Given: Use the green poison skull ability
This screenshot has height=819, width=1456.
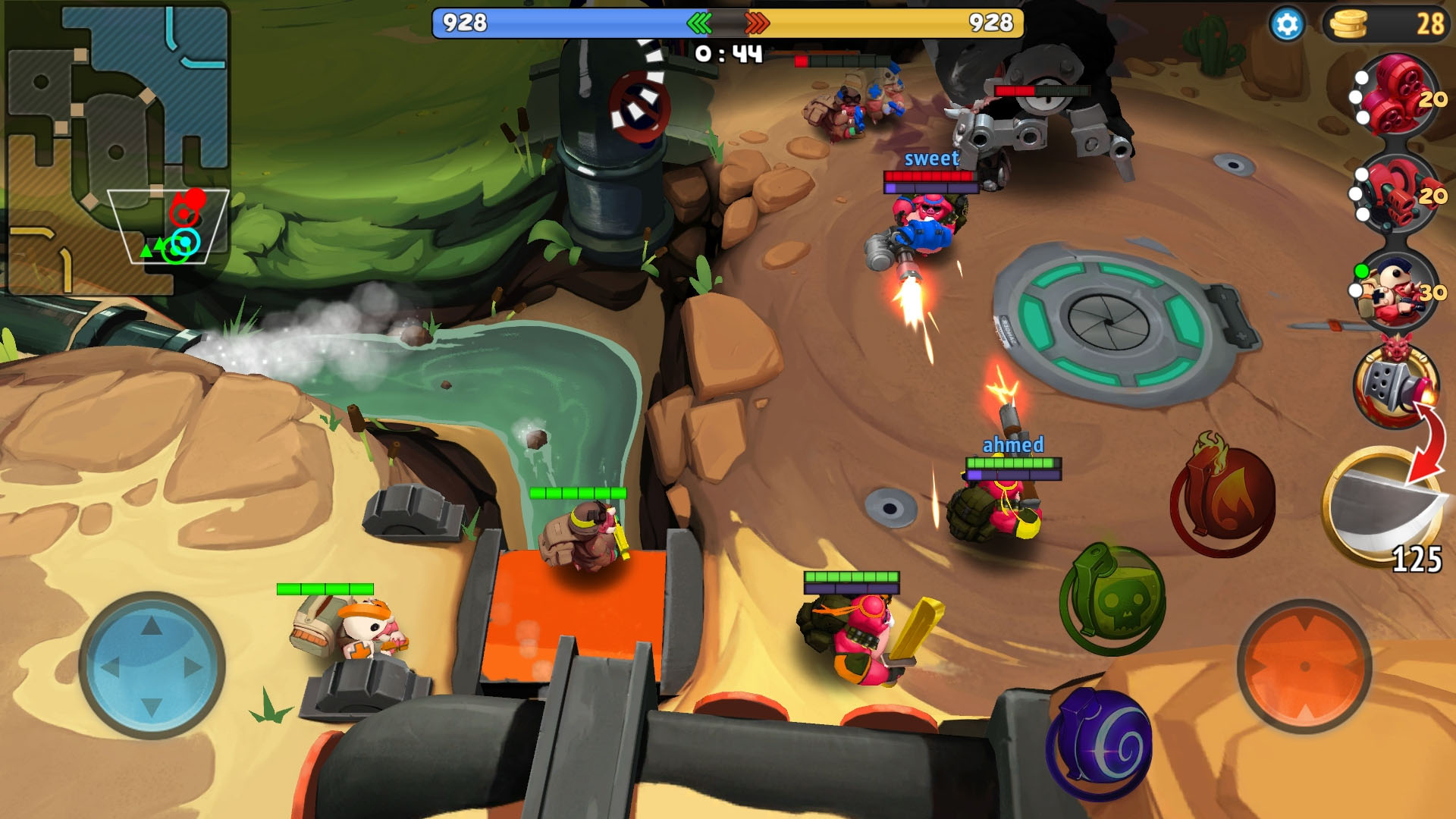Looking at the screenshot, I should [x=1112, y=599].
